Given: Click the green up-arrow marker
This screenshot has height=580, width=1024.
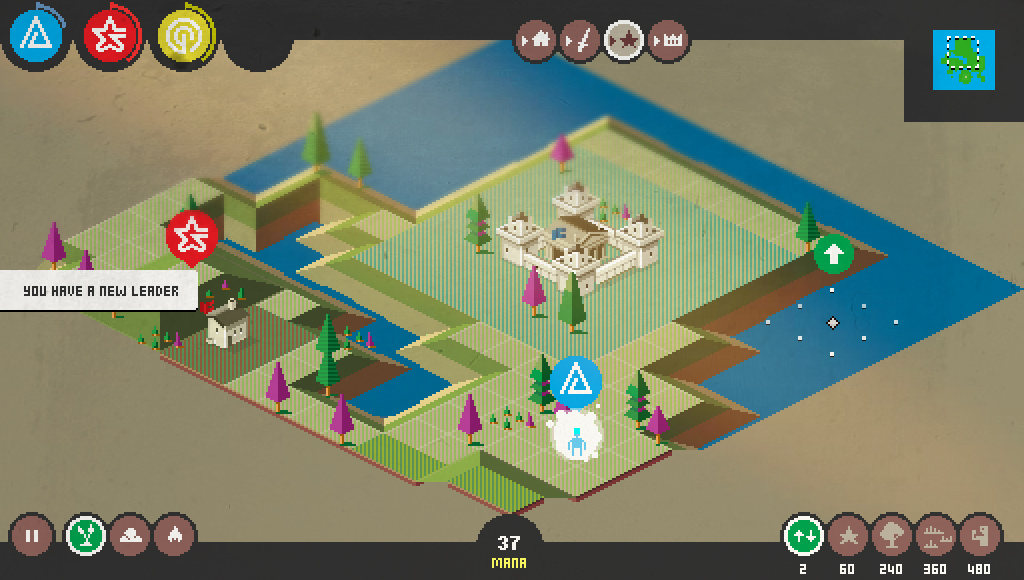Looking at the screenshot, I should point(833,253).
